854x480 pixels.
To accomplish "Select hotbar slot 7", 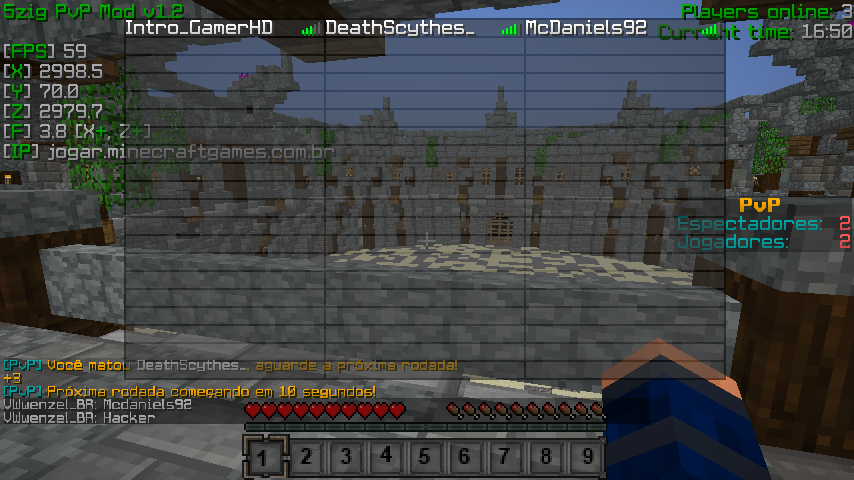I will [505, 457].
